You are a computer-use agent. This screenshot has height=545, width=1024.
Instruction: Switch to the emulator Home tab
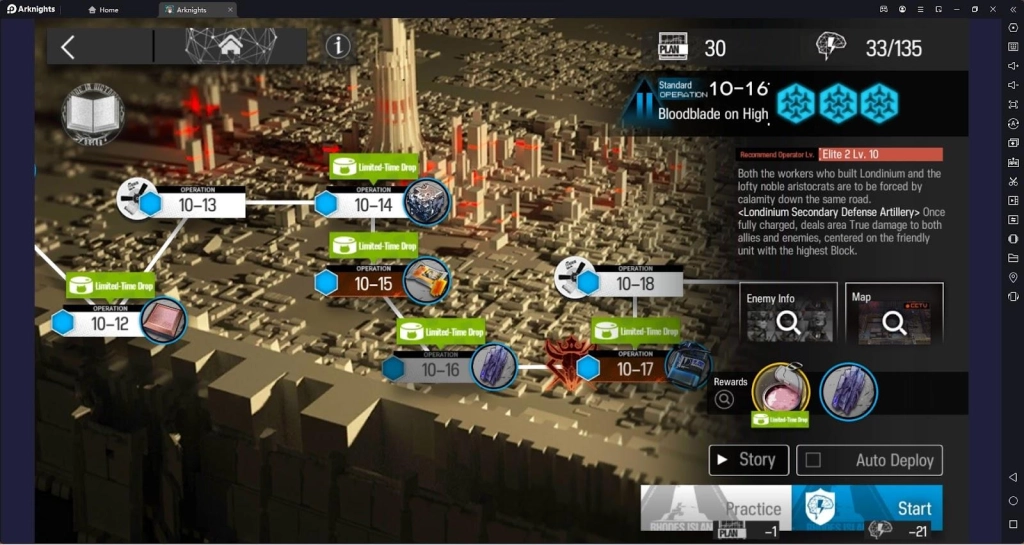pyautogui.click(x=103, y=9)
